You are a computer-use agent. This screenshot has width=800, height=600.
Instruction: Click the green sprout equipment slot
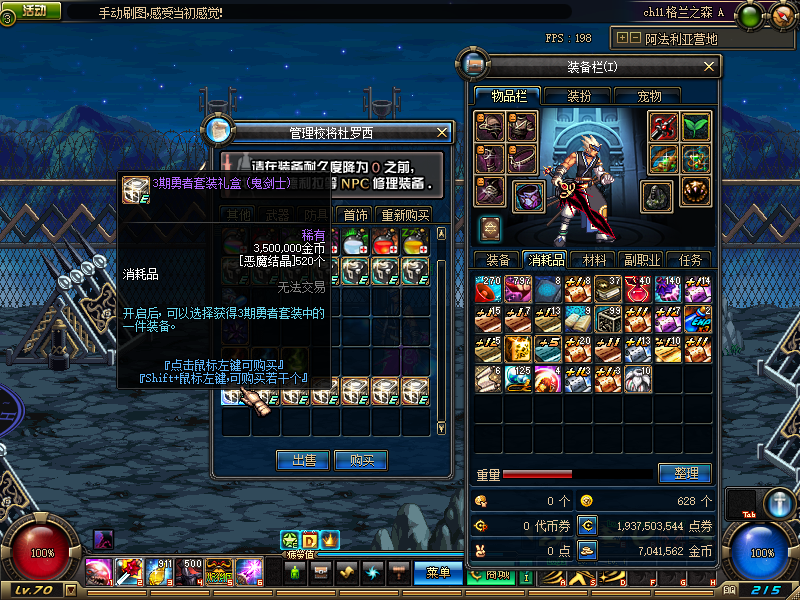pos(695,125)
